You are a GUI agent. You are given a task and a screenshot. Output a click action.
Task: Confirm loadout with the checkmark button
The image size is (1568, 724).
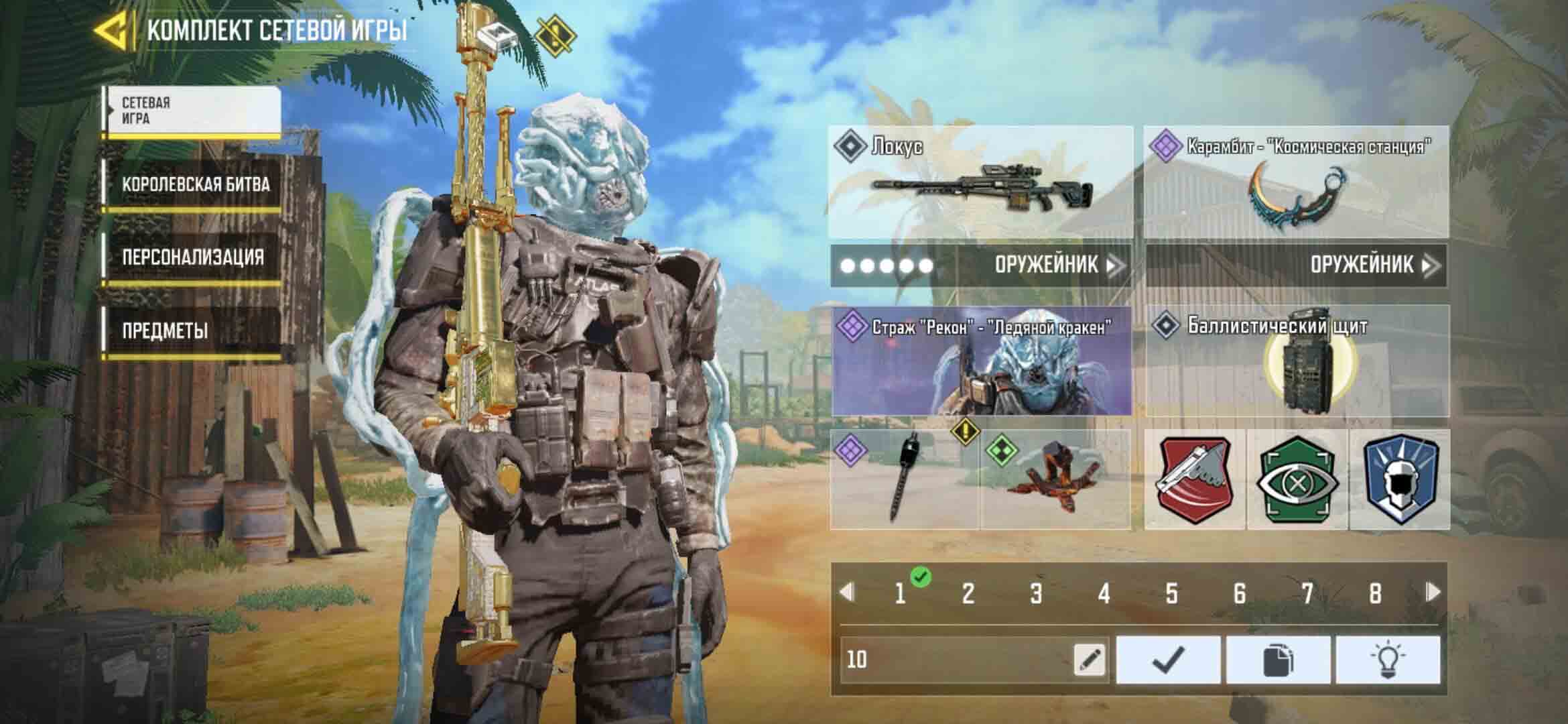click(1168, 660)
